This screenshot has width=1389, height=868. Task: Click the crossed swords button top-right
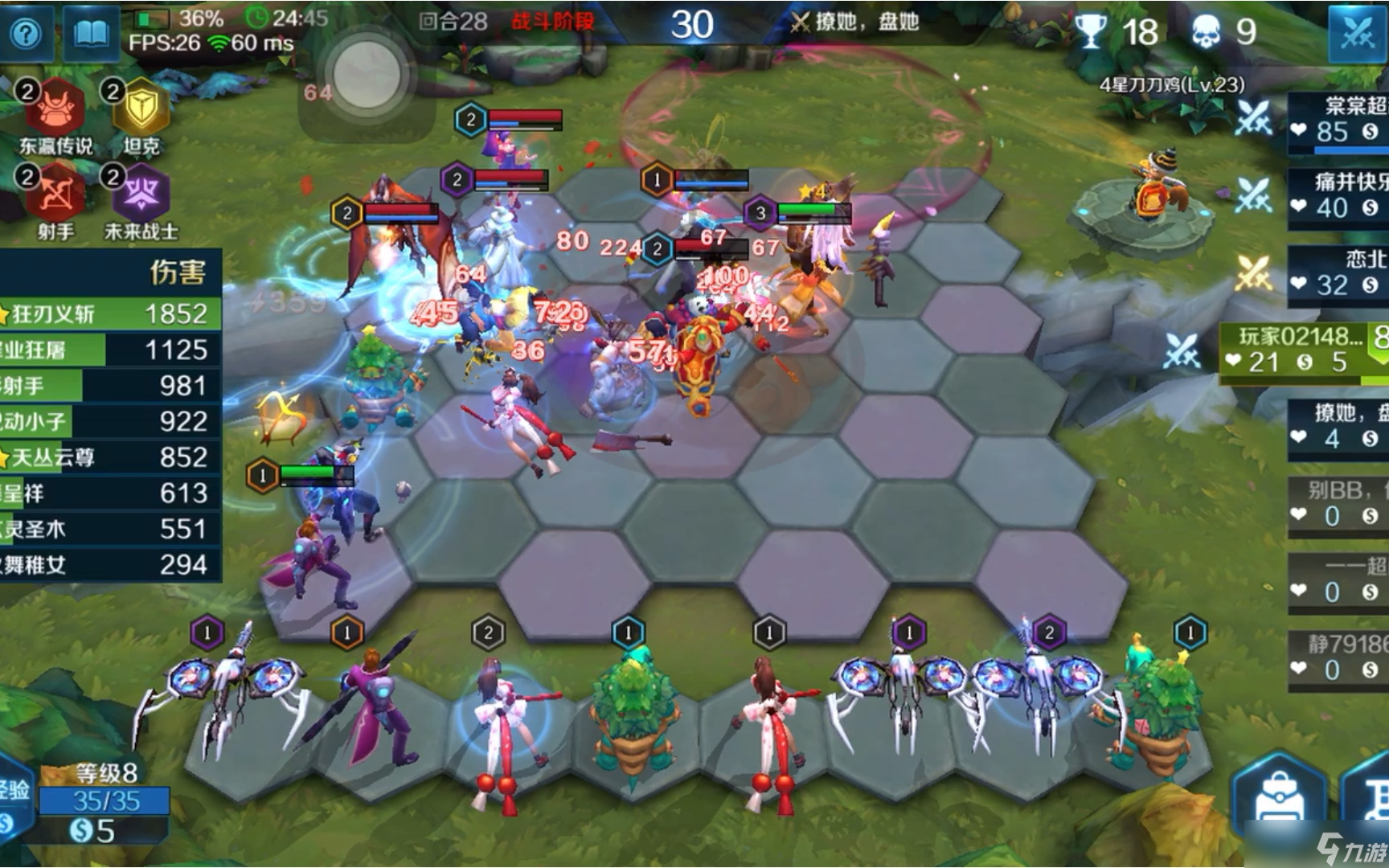1357,32
